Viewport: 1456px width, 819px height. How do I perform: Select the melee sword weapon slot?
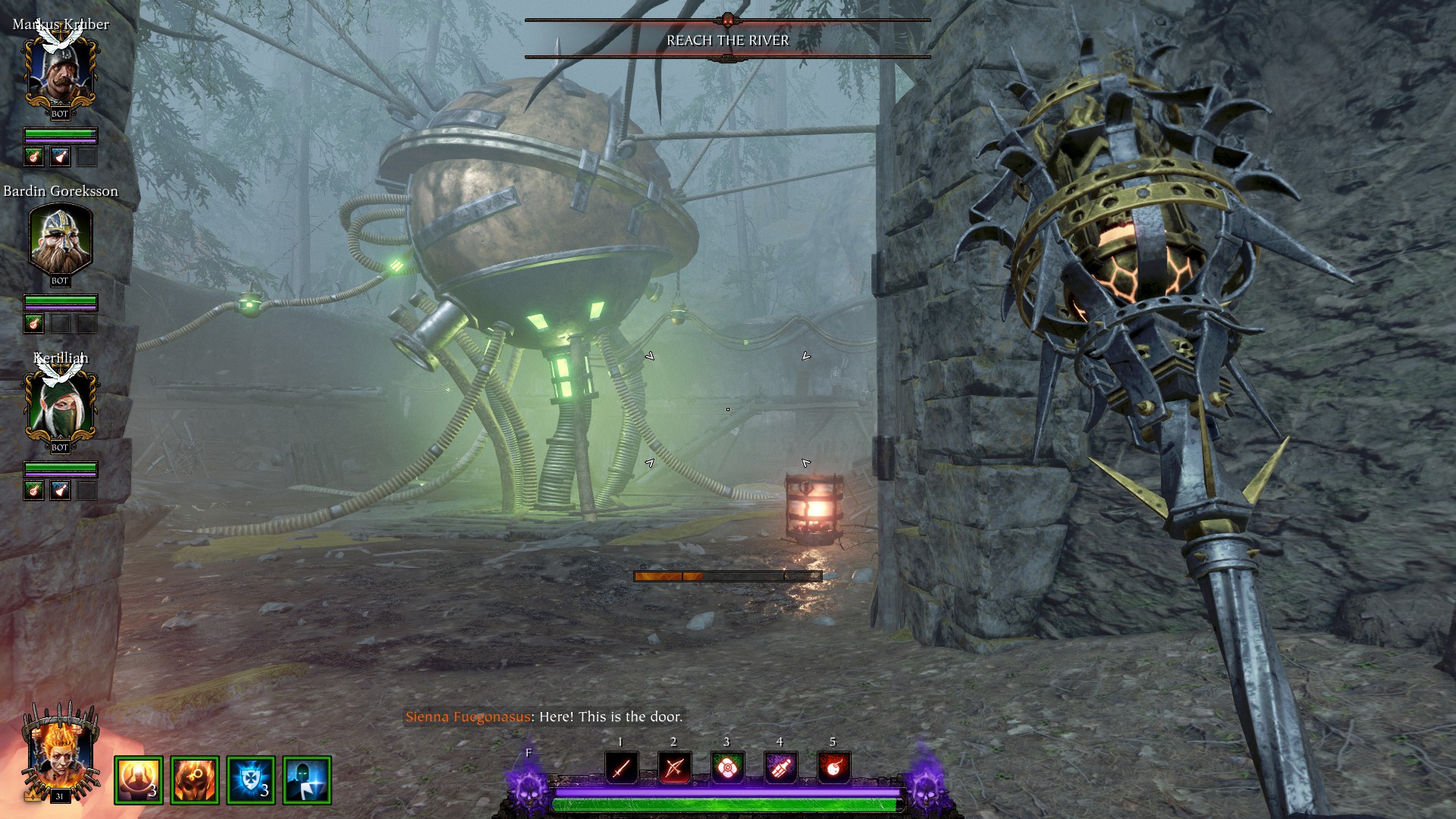[621, 767]
